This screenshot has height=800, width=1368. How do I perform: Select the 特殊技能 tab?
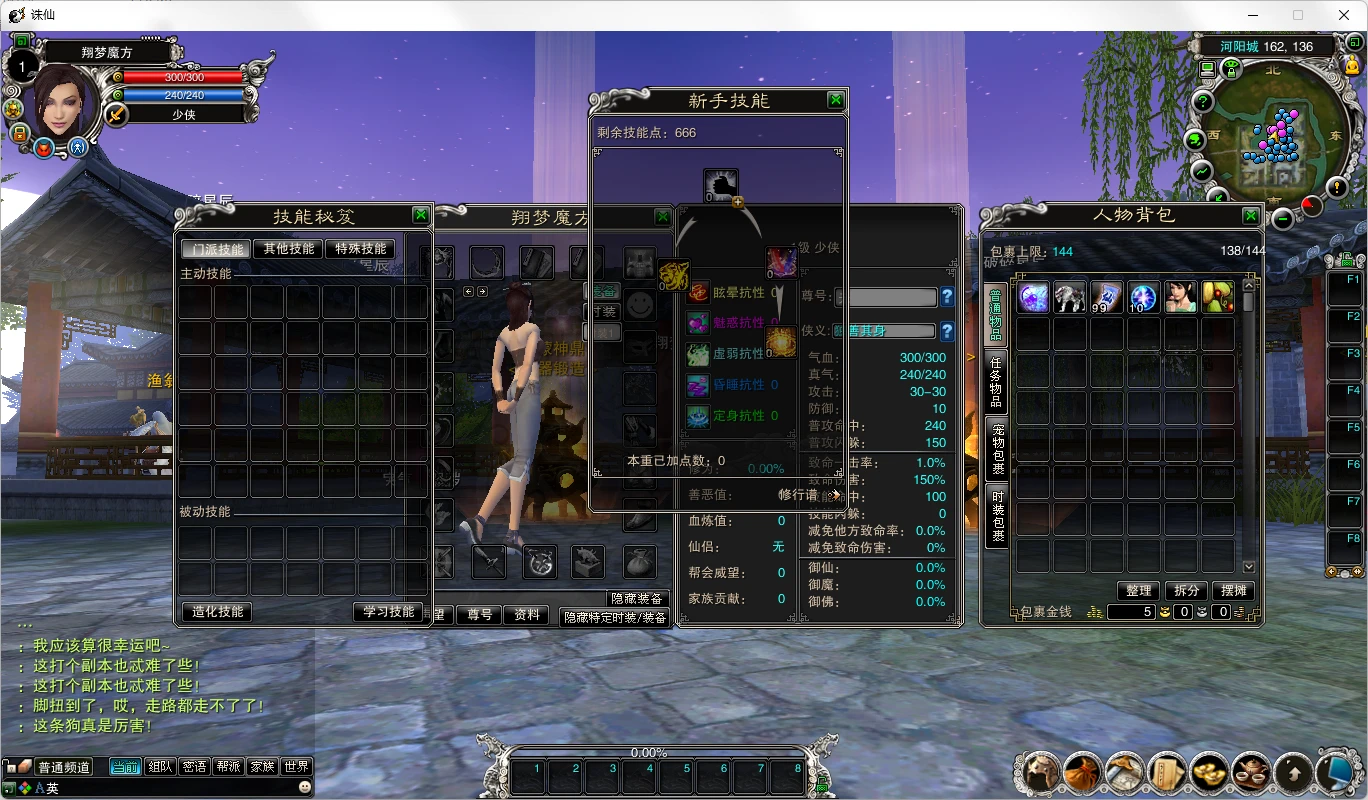(360, 249)
